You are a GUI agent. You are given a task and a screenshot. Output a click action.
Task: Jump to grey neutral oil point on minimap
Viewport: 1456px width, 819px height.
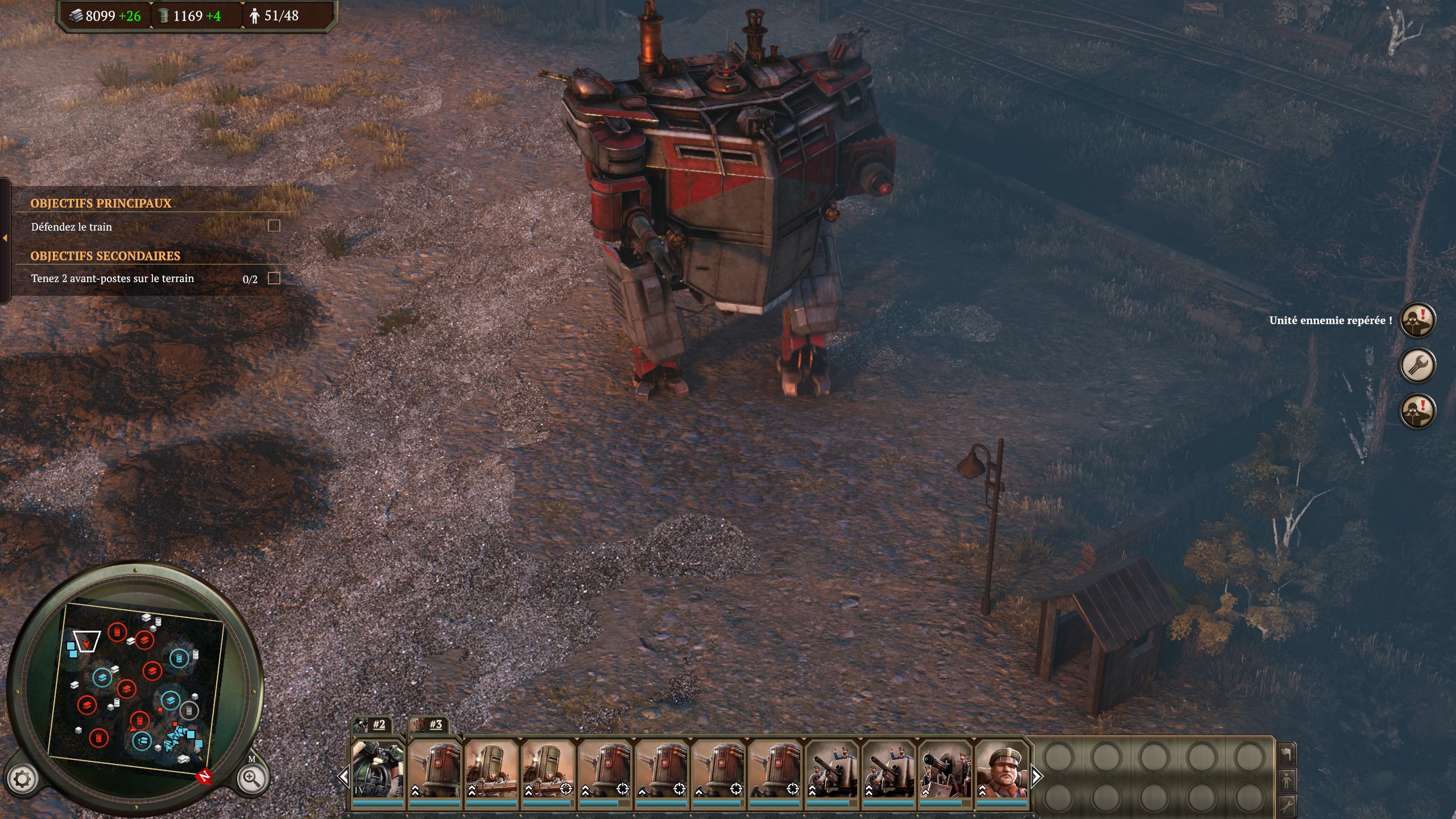coord(188,710)
